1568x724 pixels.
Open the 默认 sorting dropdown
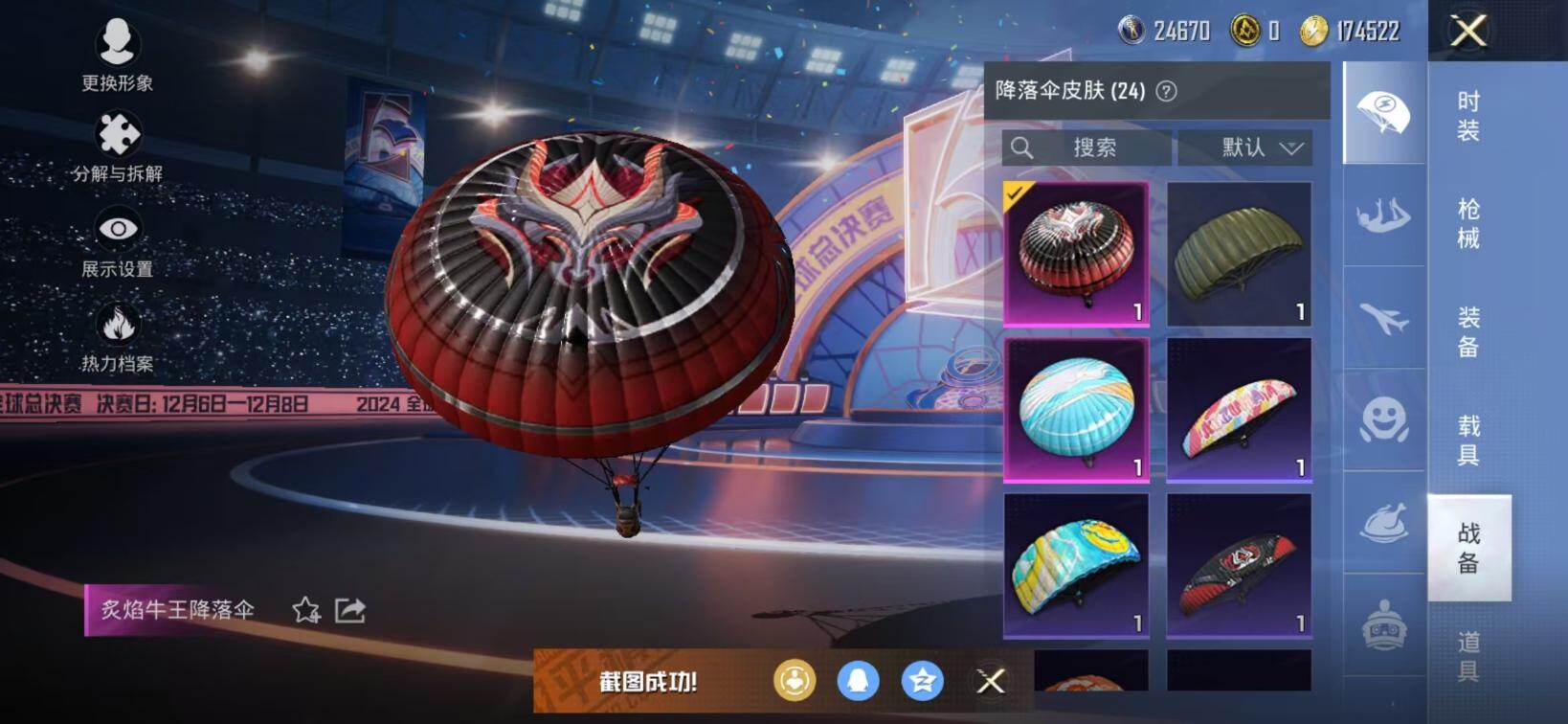1244,147
